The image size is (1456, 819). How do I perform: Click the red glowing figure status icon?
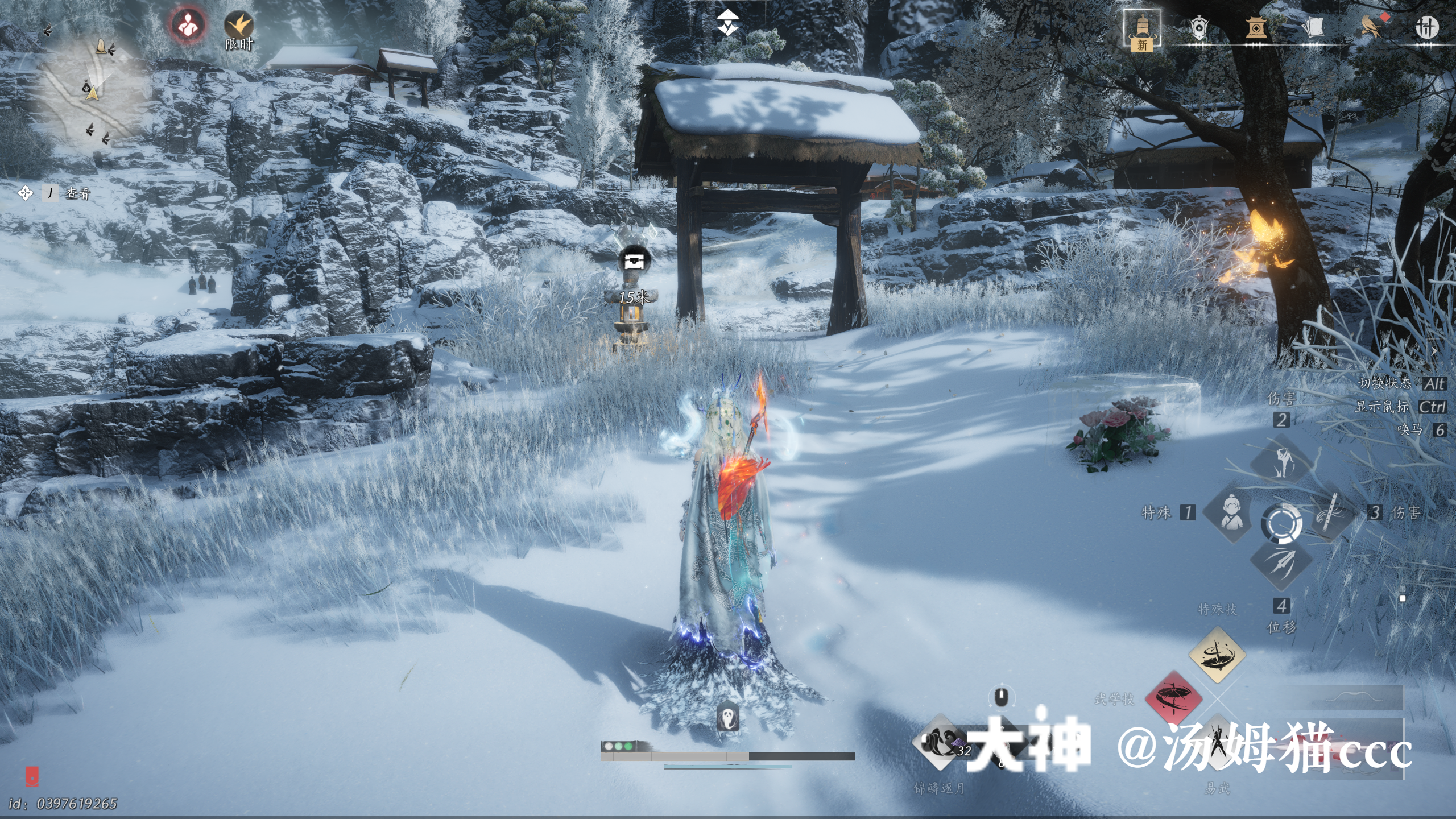[188, 26]
